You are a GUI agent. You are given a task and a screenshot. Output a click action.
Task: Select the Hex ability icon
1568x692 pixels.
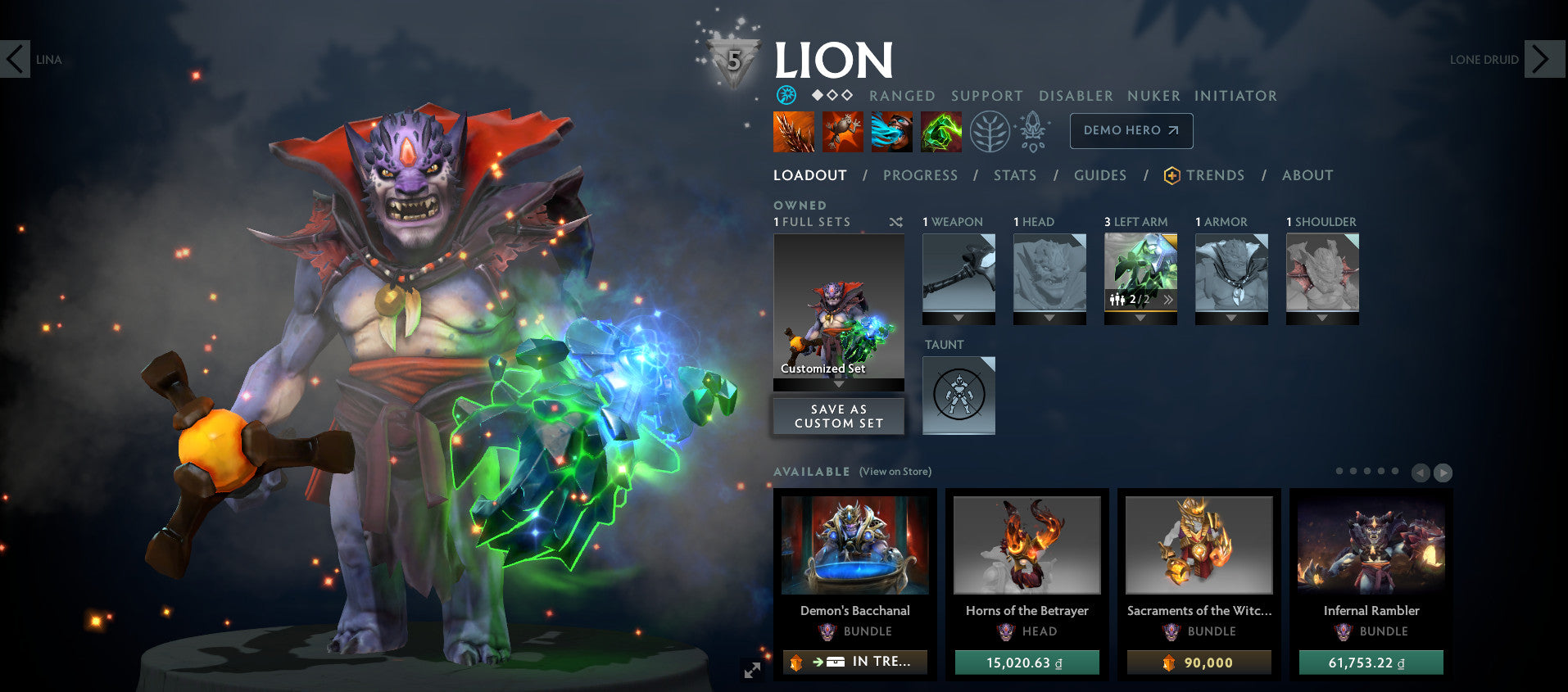pos(844,131)
